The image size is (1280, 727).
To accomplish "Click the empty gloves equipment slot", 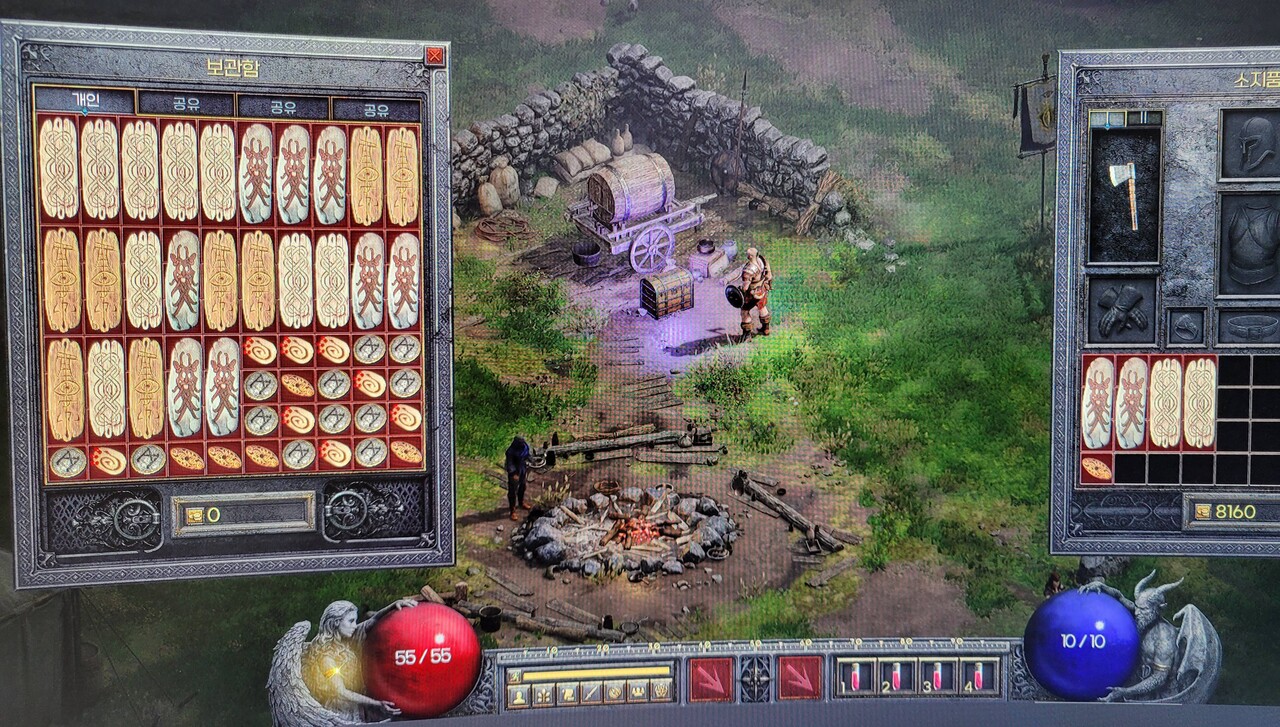I will (x=1121, y=311).
